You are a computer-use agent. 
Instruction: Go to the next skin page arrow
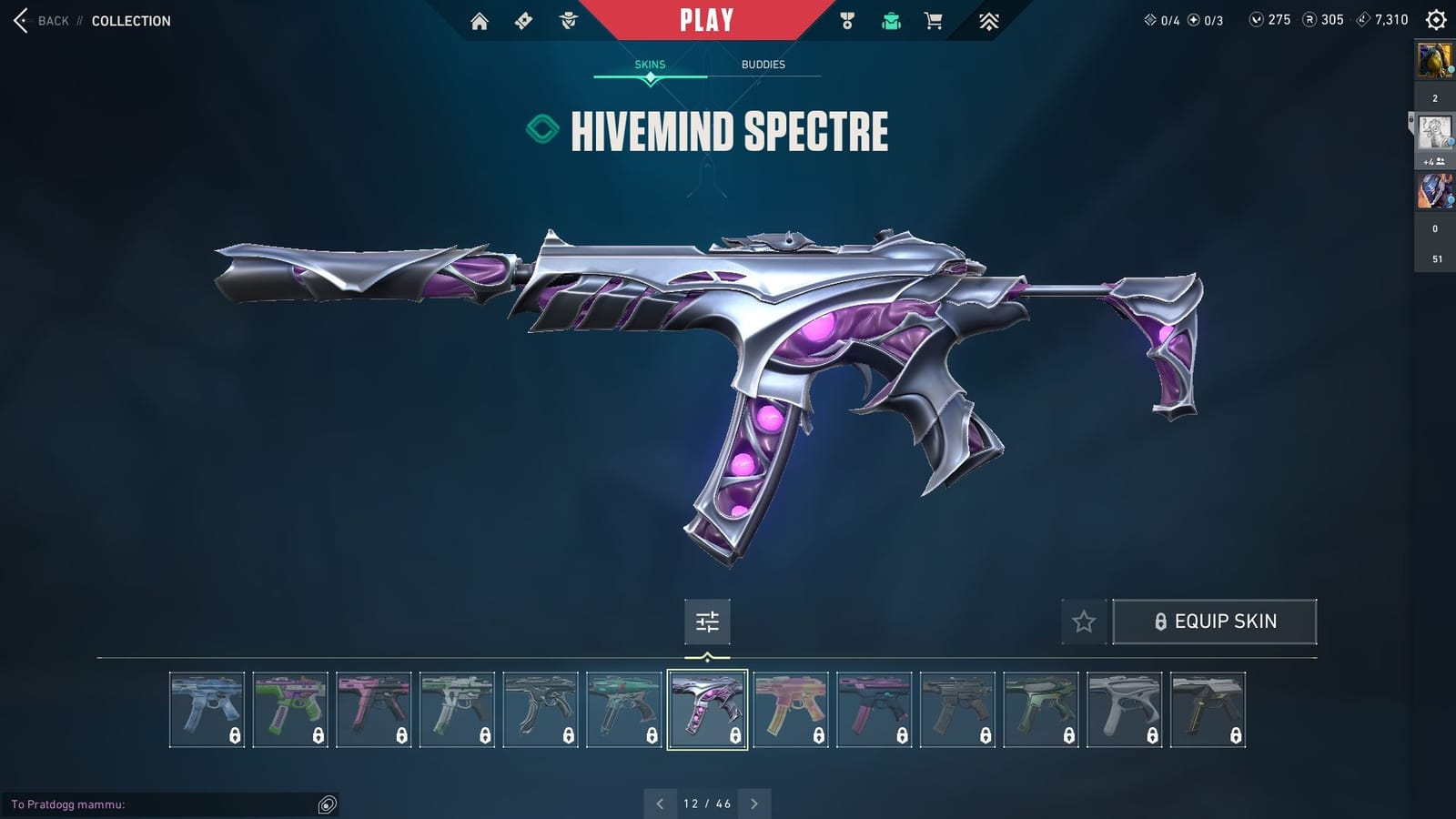click(753, 804)
